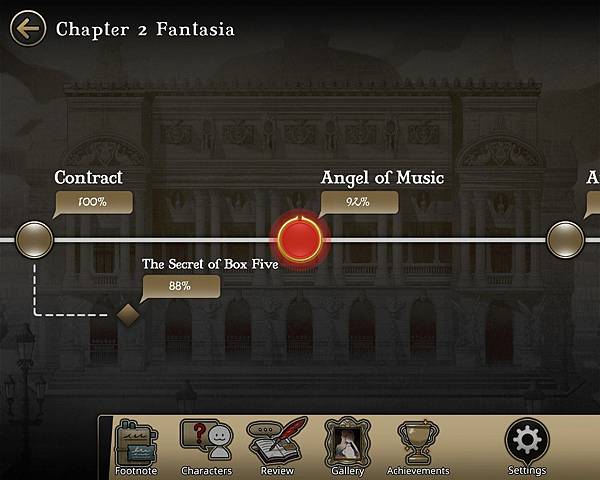Screen dimensions: 600x480
Task: Open the red Angel of Music node
Action: [299, 239]
